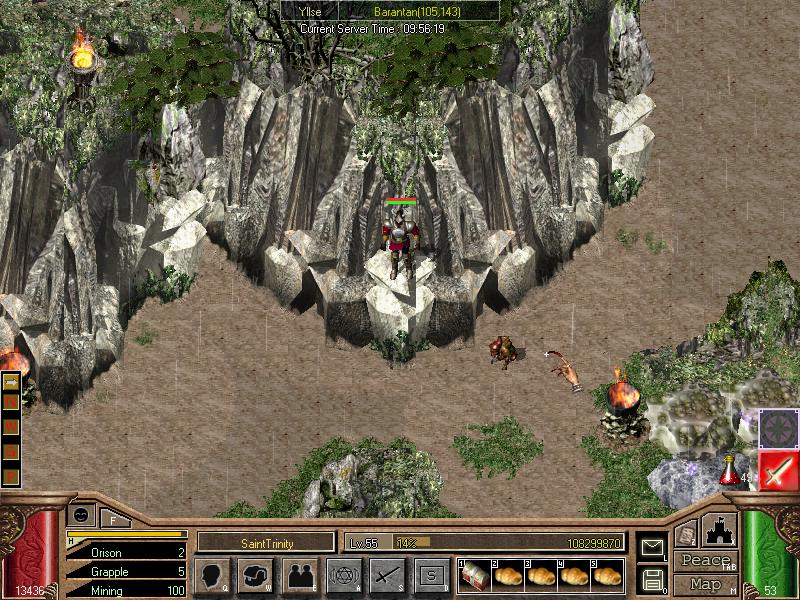Open the Map button

coord(705,584)
